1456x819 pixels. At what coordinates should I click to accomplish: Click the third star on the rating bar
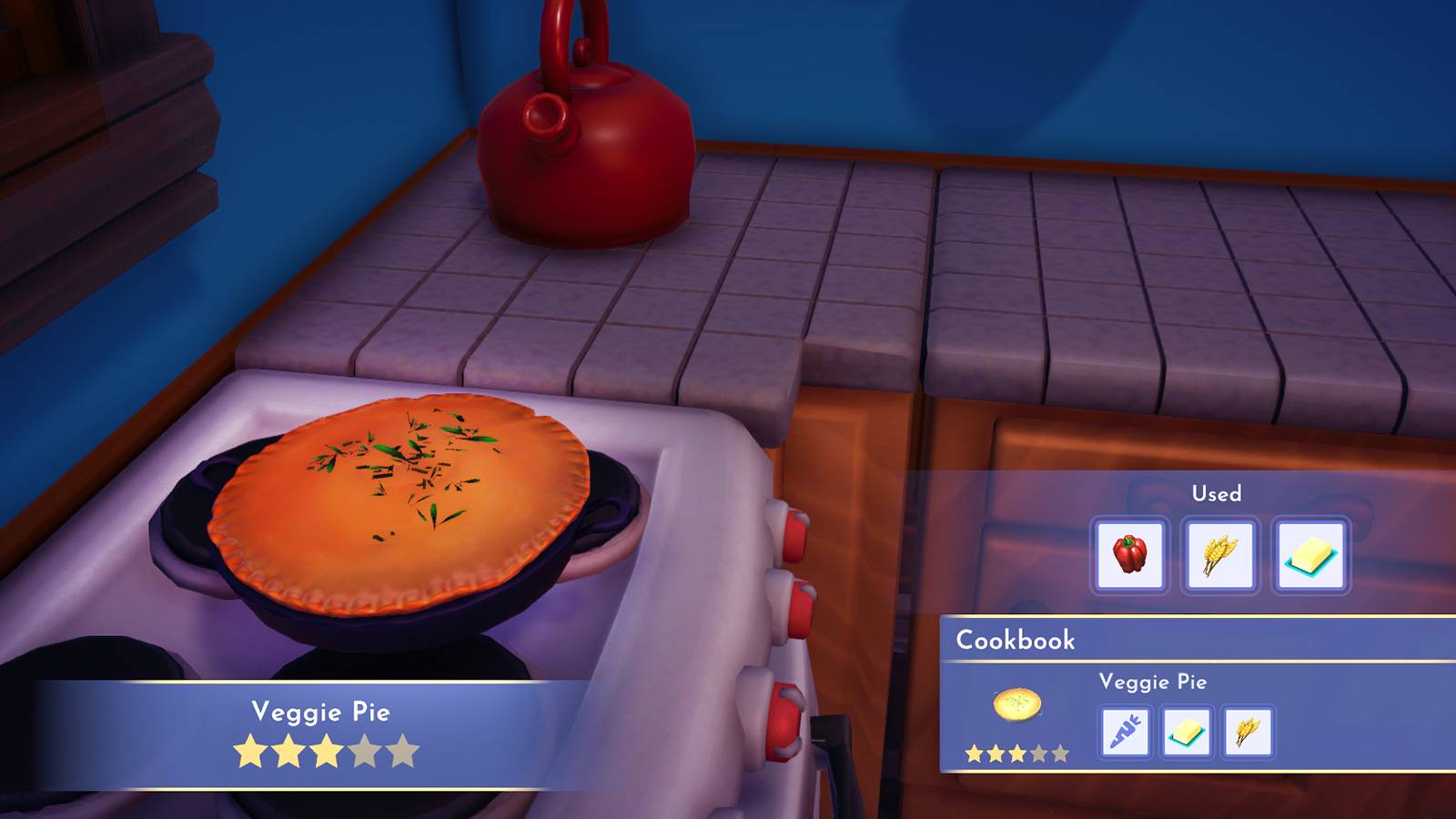coord(326,748)
